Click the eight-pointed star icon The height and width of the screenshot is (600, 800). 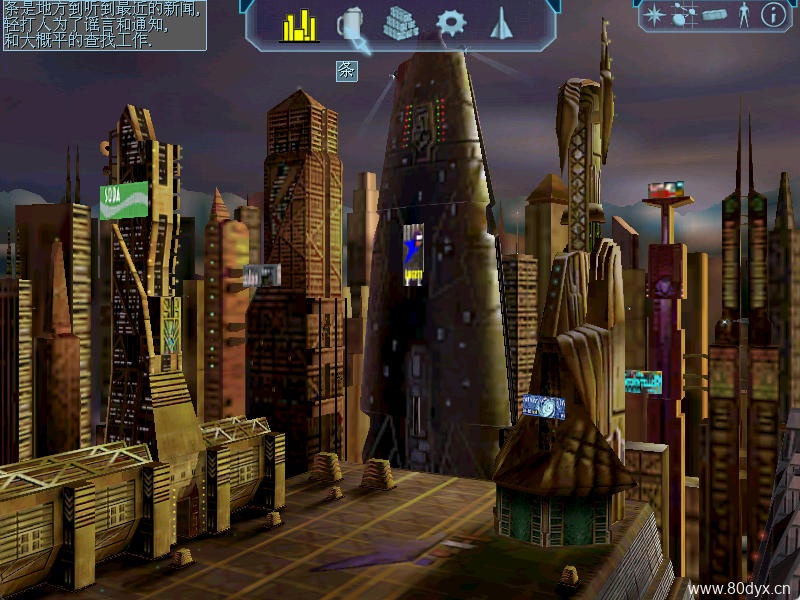(654, 14)
